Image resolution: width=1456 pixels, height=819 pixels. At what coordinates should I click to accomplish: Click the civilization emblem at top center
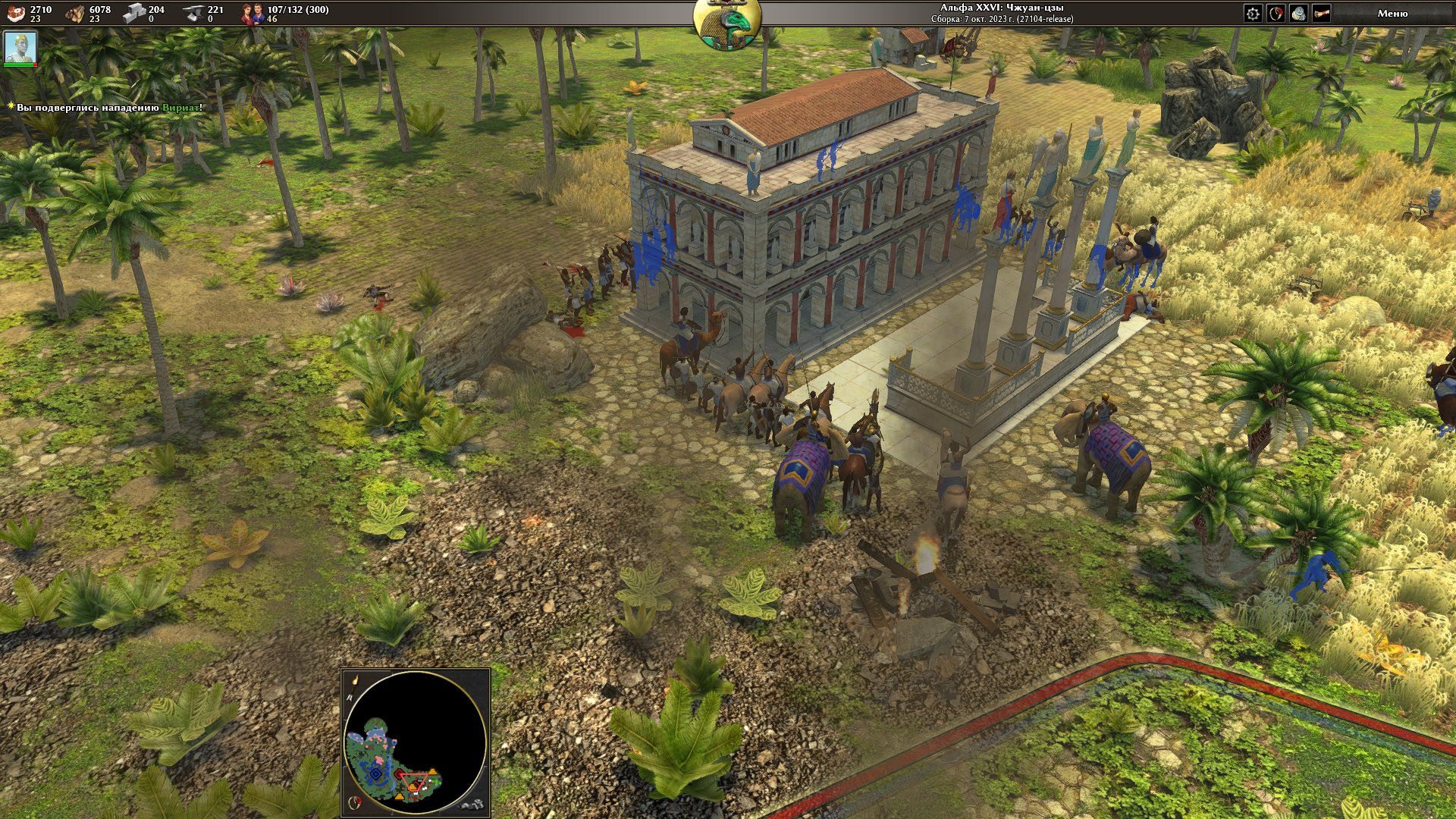pos(727,24)
